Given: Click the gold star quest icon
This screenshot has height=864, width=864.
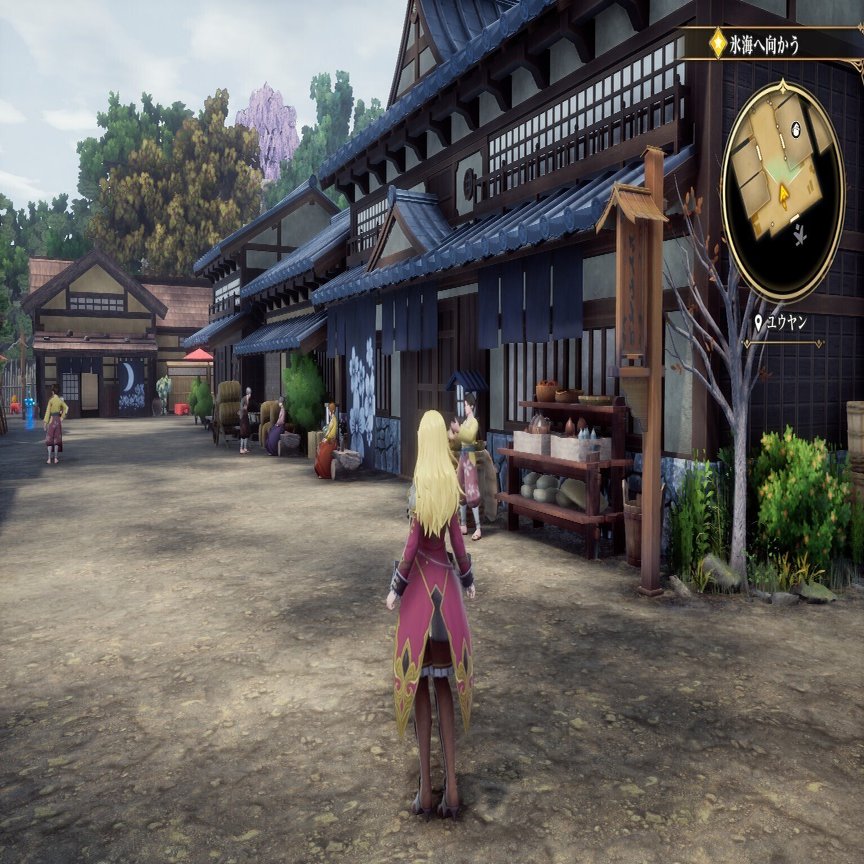Looking at the screenshot, I should [718, 43].
